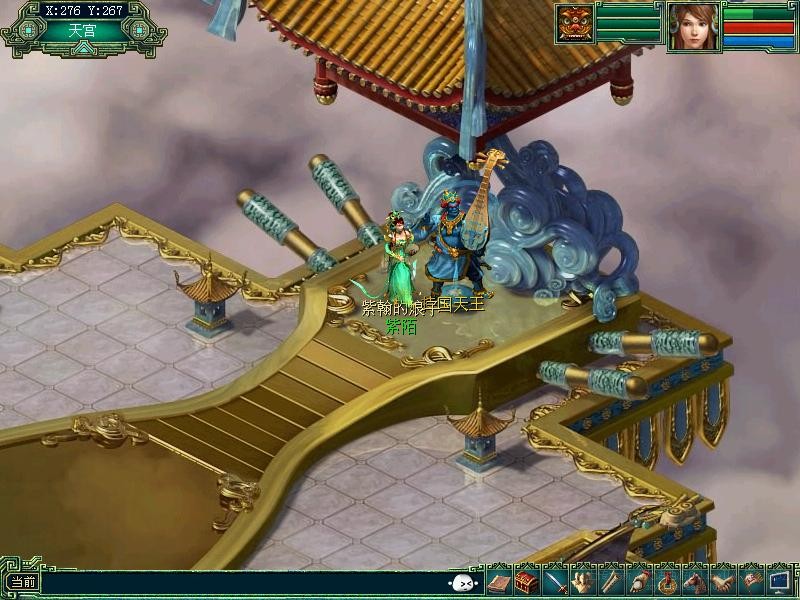Viewport: 800px width, 600px height.
Task: Select the sword attack icon
Action: tap(556, 582)
